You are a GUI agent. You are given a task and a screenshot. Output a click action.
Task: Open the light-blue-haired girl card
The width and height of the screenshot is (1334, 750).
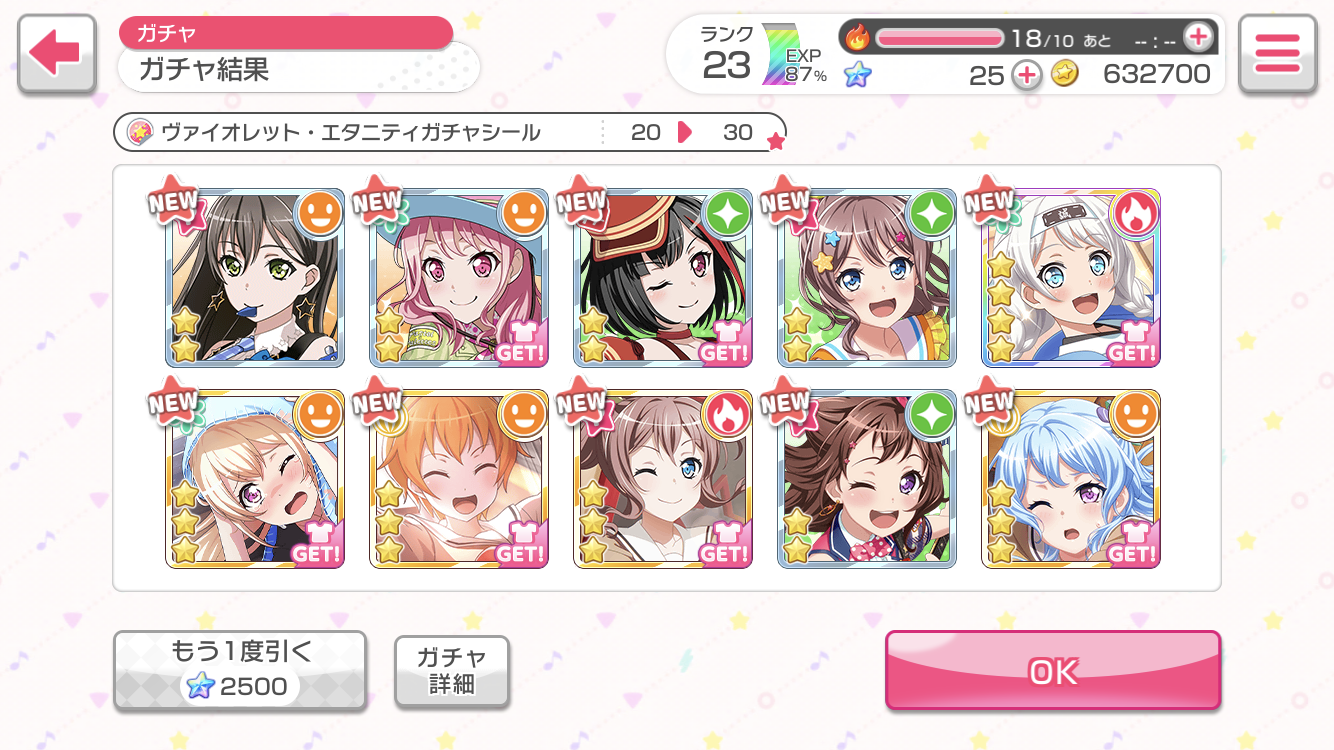[1071, 479]
